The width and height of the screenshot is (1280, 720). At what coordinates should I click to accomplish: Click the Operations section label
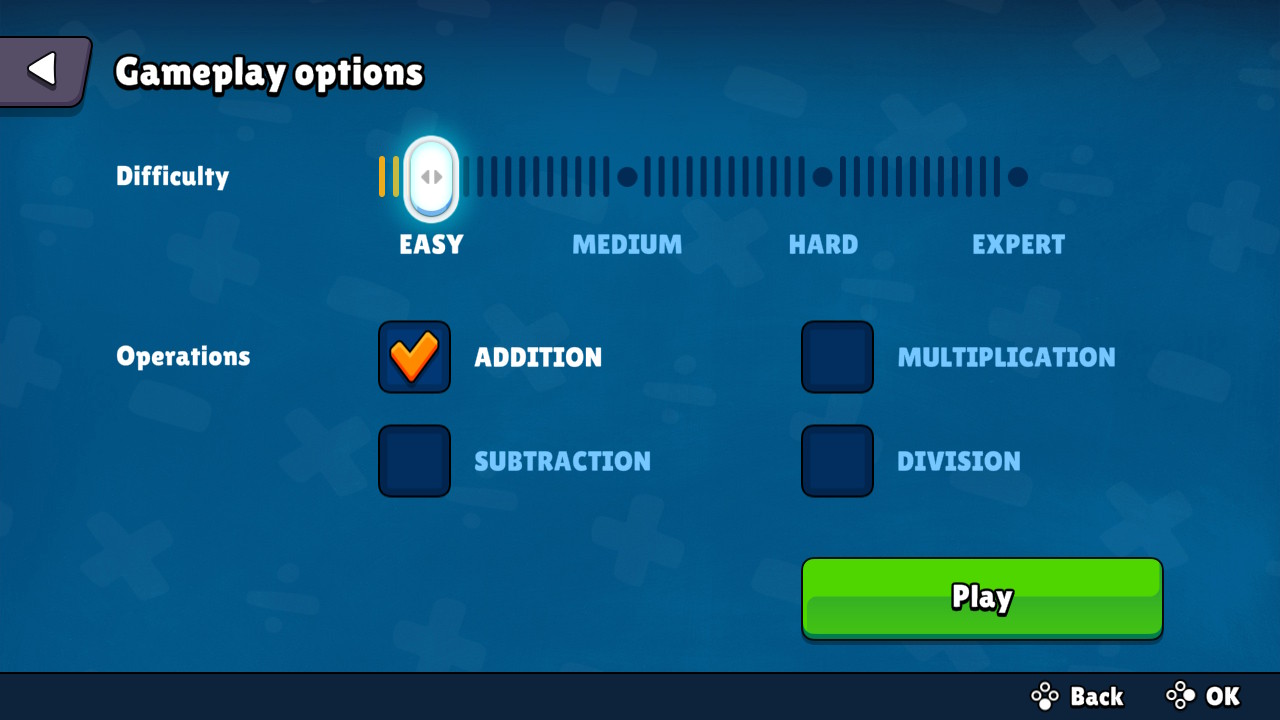click(183, 356)
